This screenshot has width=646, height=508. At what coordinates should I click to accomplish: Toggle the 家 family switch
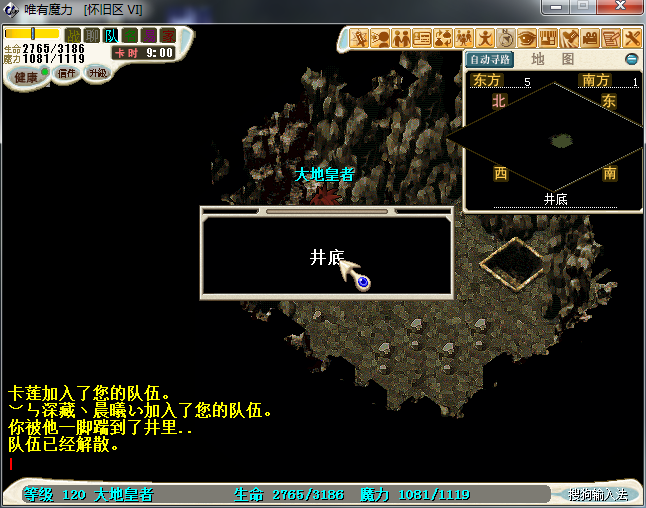(168, 35)
